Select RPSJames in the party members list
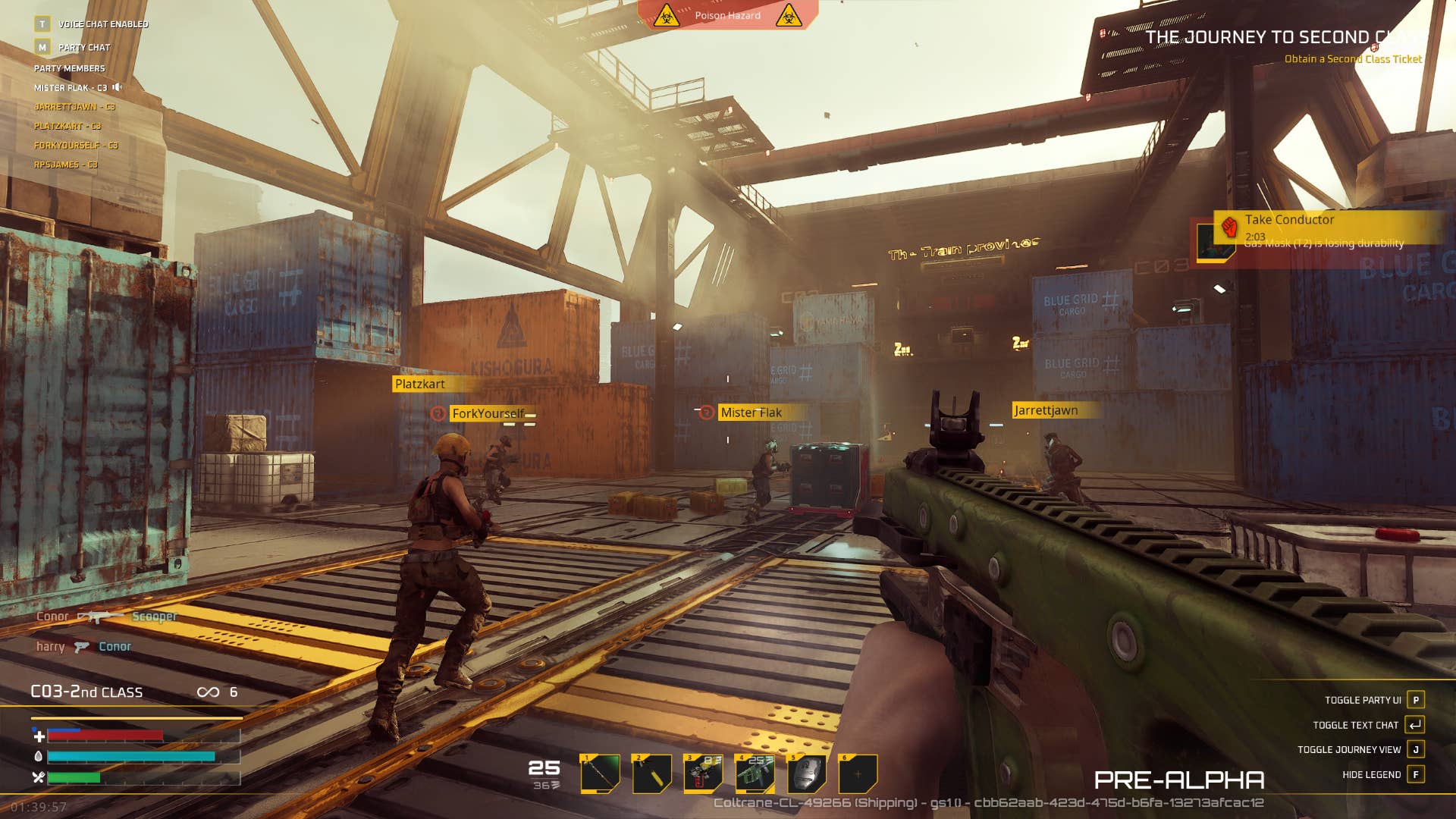1456x819 pixels. [x=65, y=165]
